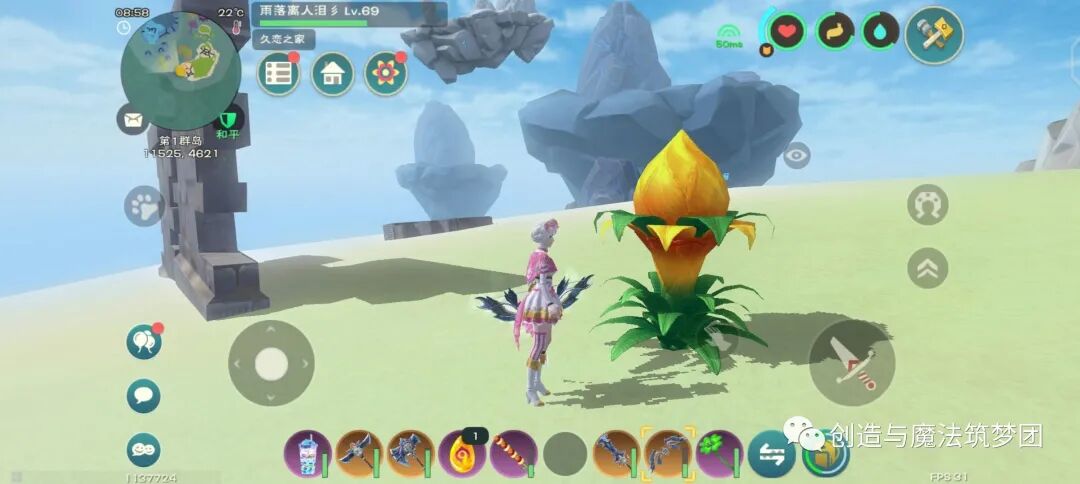Open the flower event icon

coord(385,74)
